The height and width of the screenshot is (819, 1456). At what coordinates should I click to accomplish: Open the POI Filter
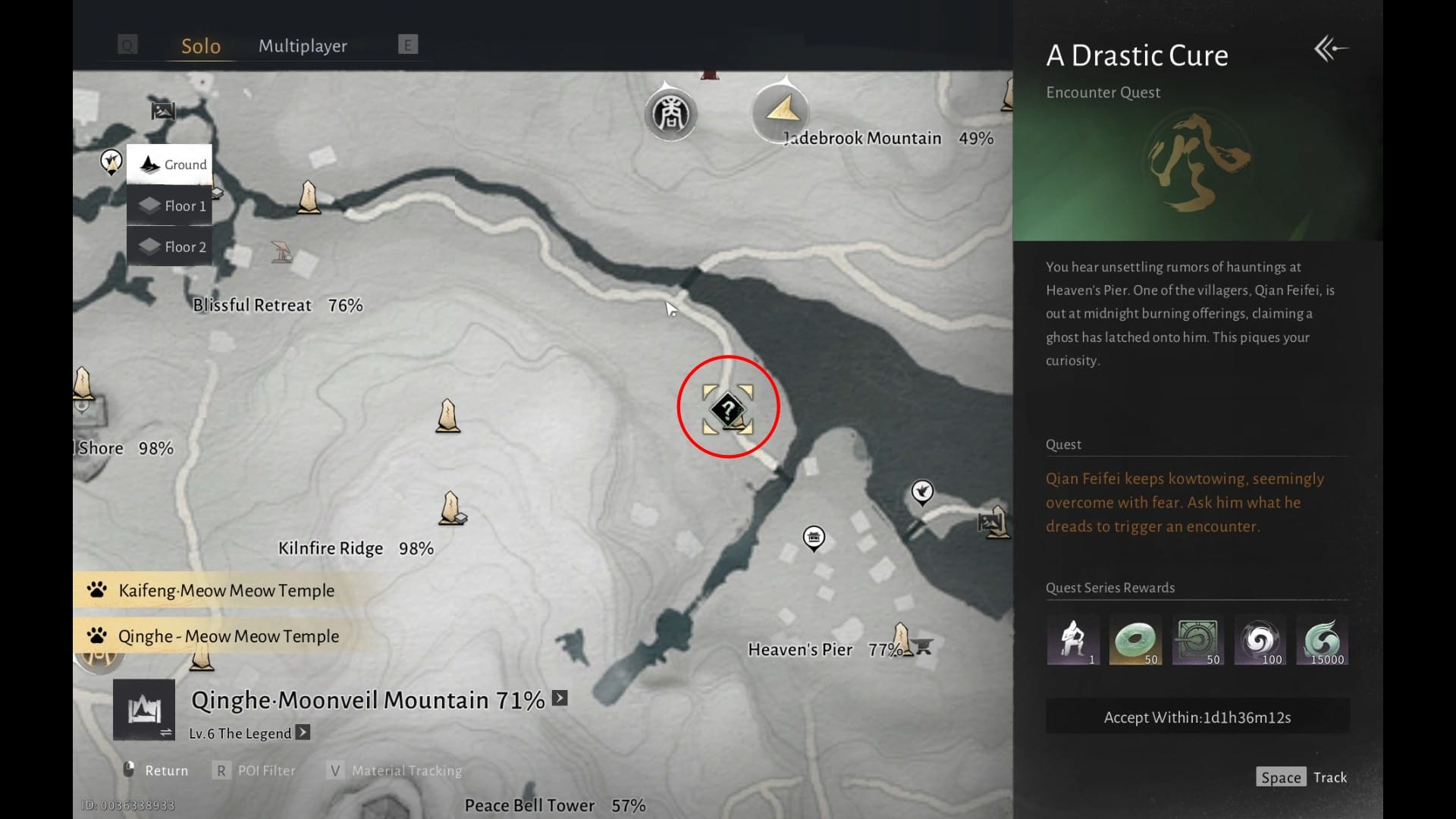pos(255,770)
